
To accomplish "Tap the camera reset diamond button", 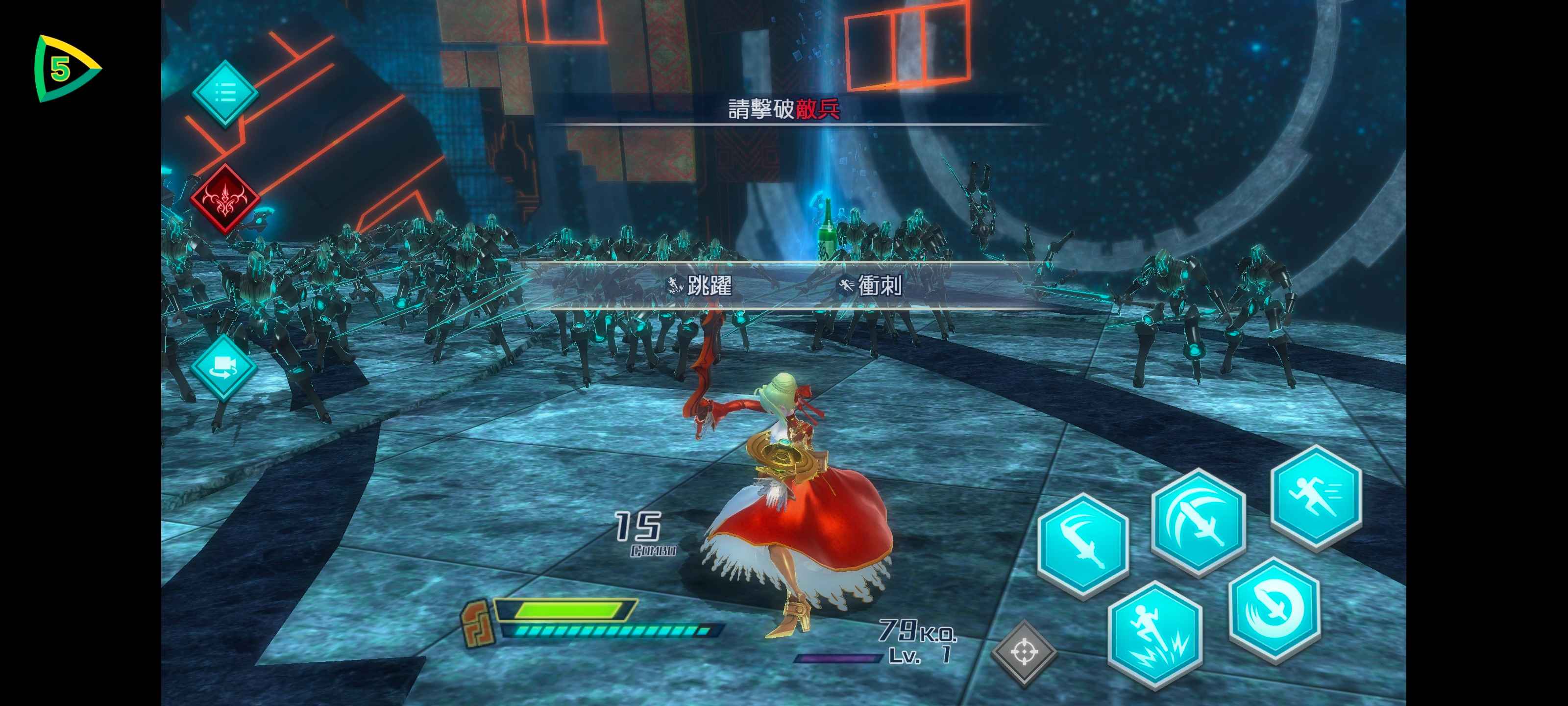I will tap(223, 367).
